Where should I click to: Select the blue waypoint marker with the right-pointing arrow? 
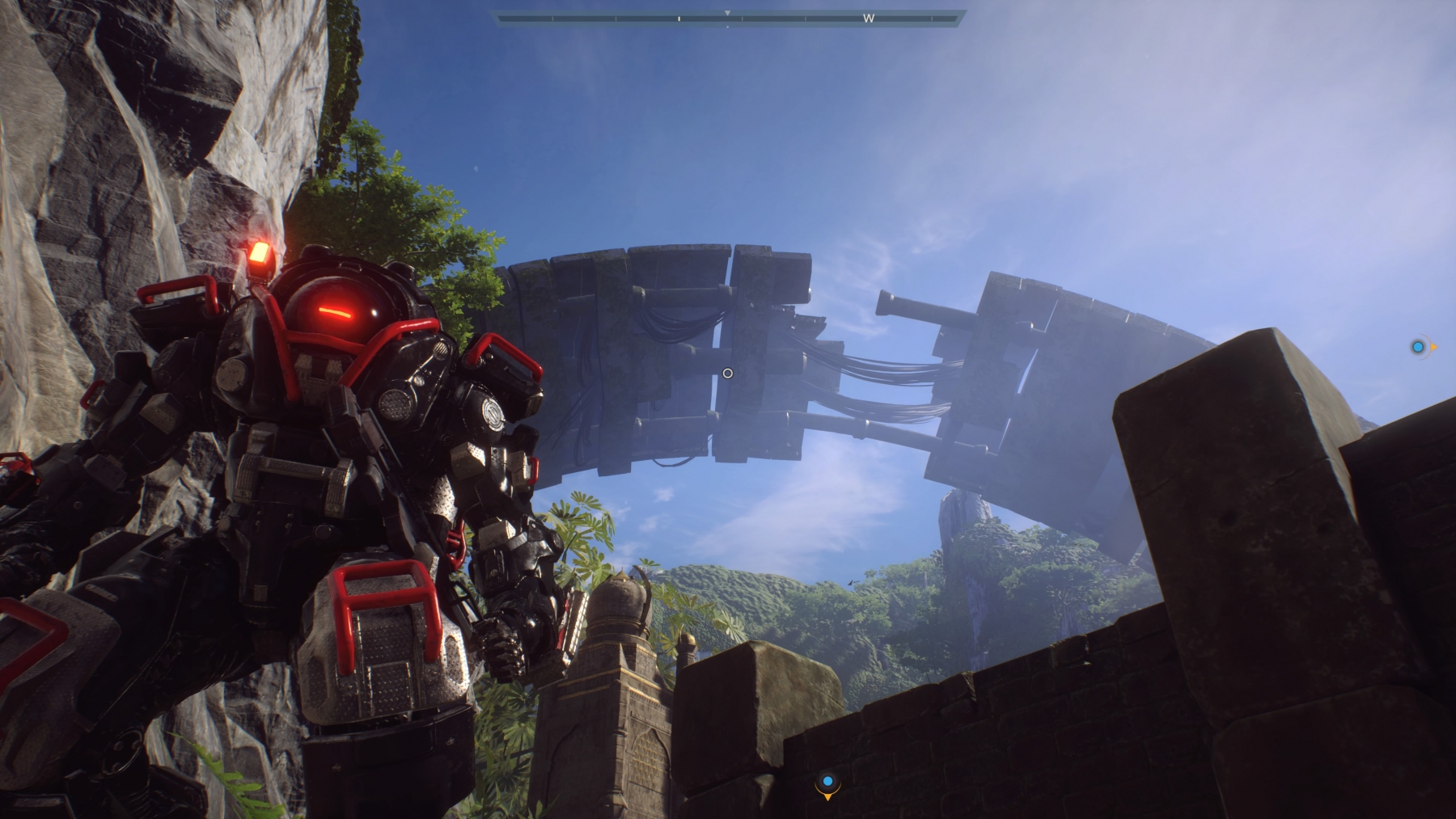[1419, 348]
